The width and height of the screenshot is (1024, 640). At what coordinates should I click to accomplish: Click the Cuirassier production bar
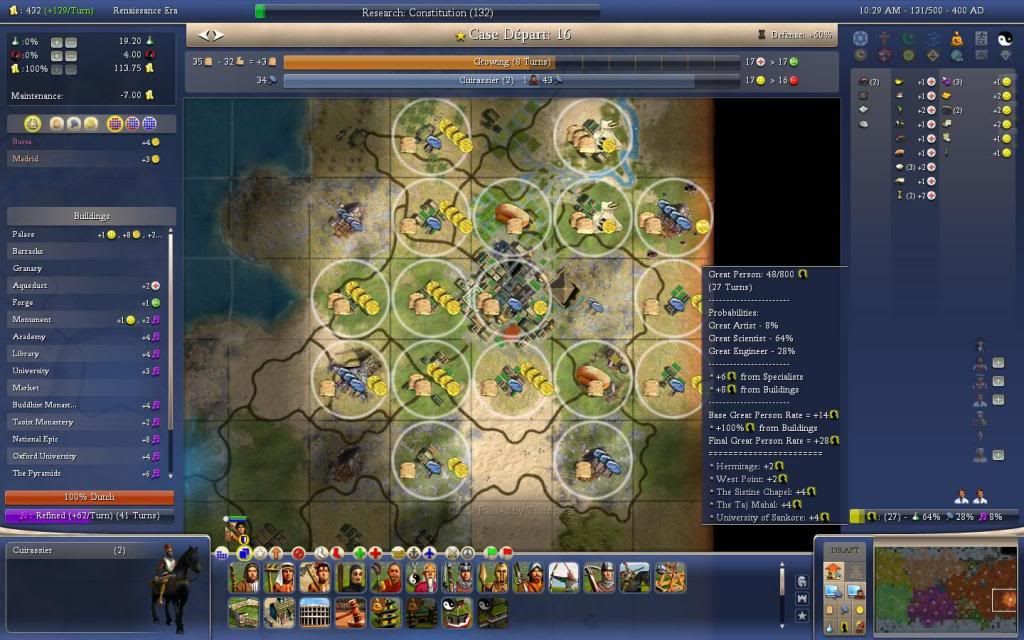488,80
